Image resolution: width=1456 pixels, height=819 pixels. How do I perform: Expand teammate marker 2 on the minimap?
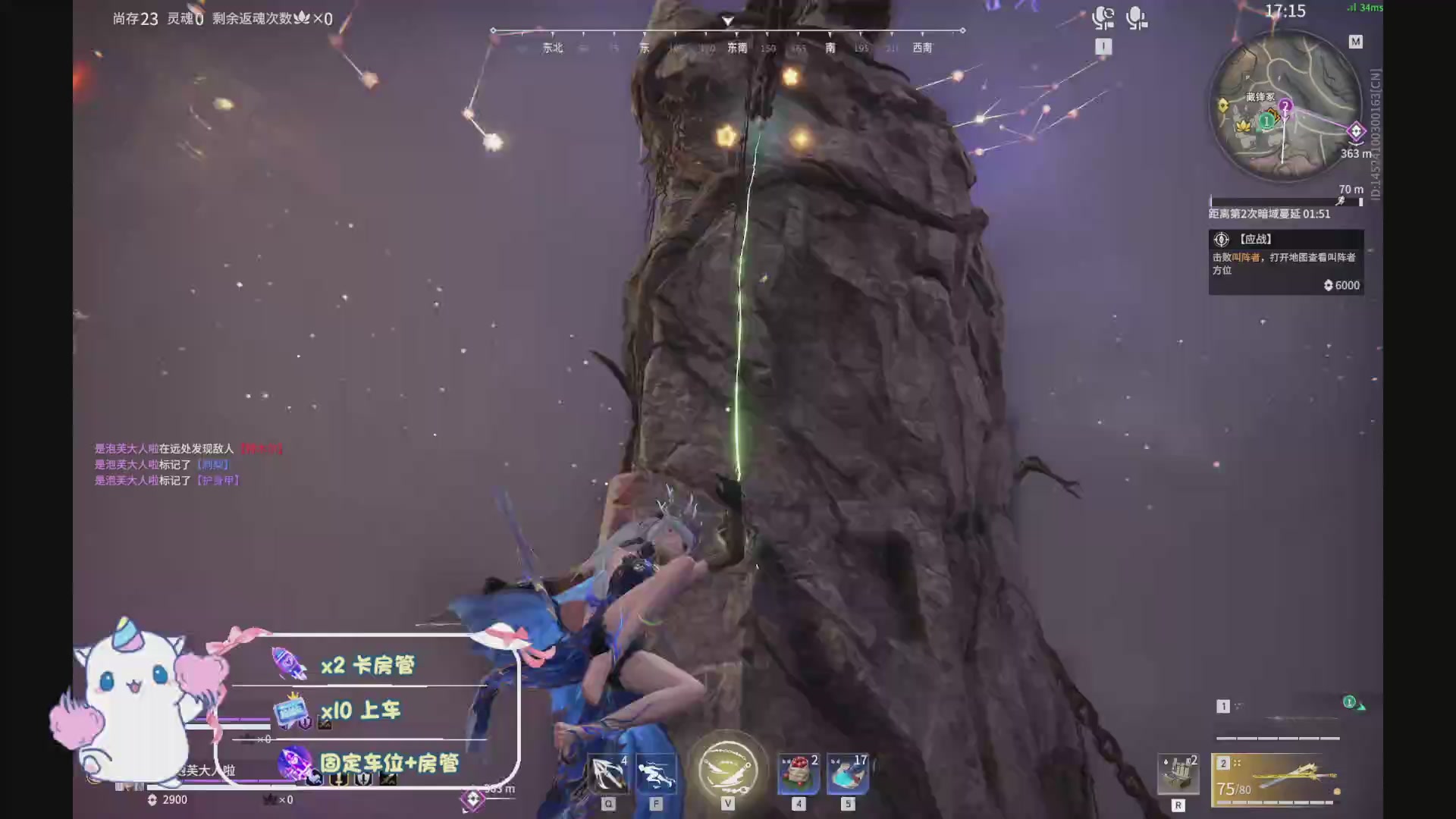(1285, 104)
